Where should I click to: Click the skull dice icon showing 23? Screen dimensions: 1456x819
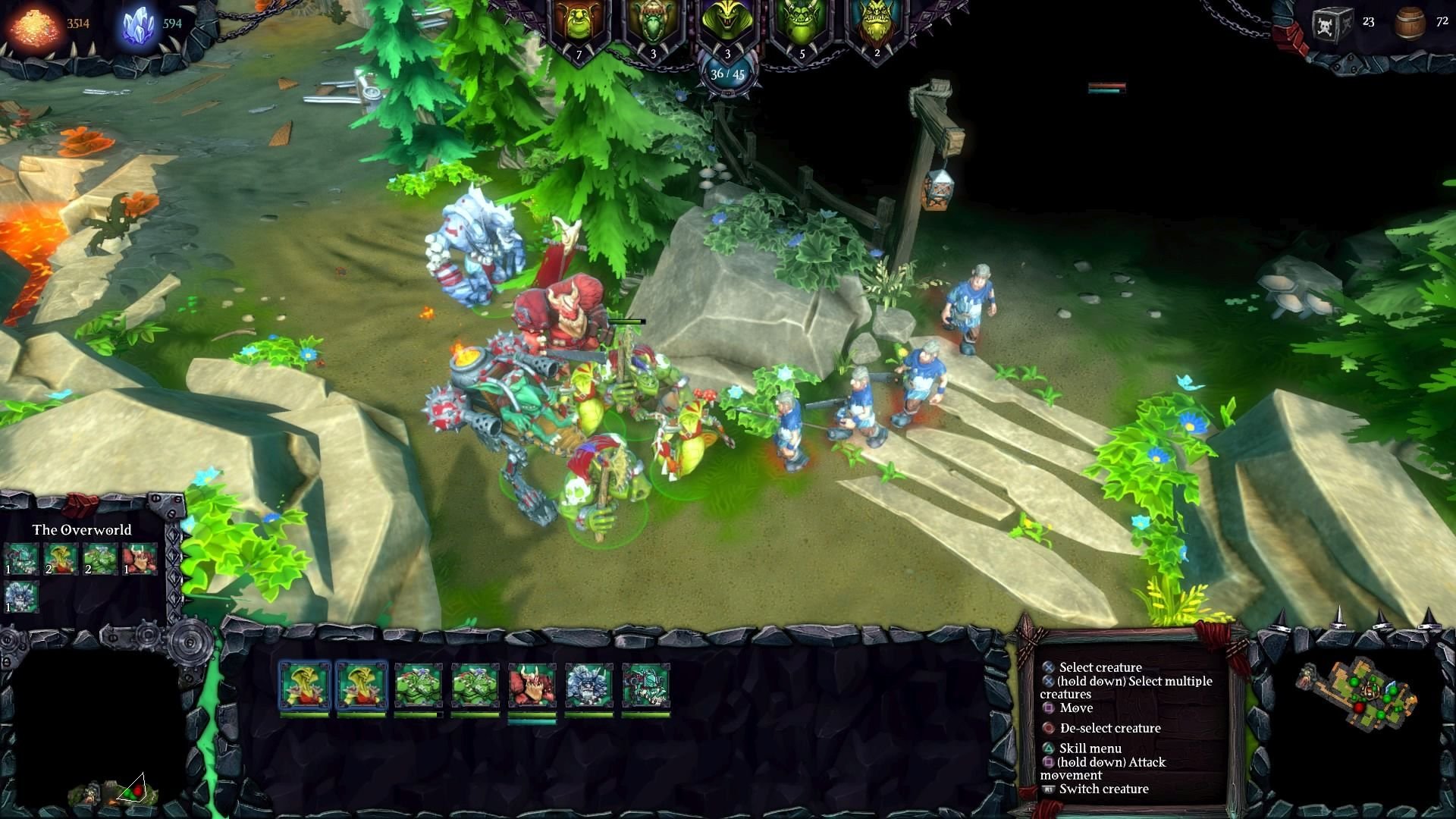(x=1335, y=20)
